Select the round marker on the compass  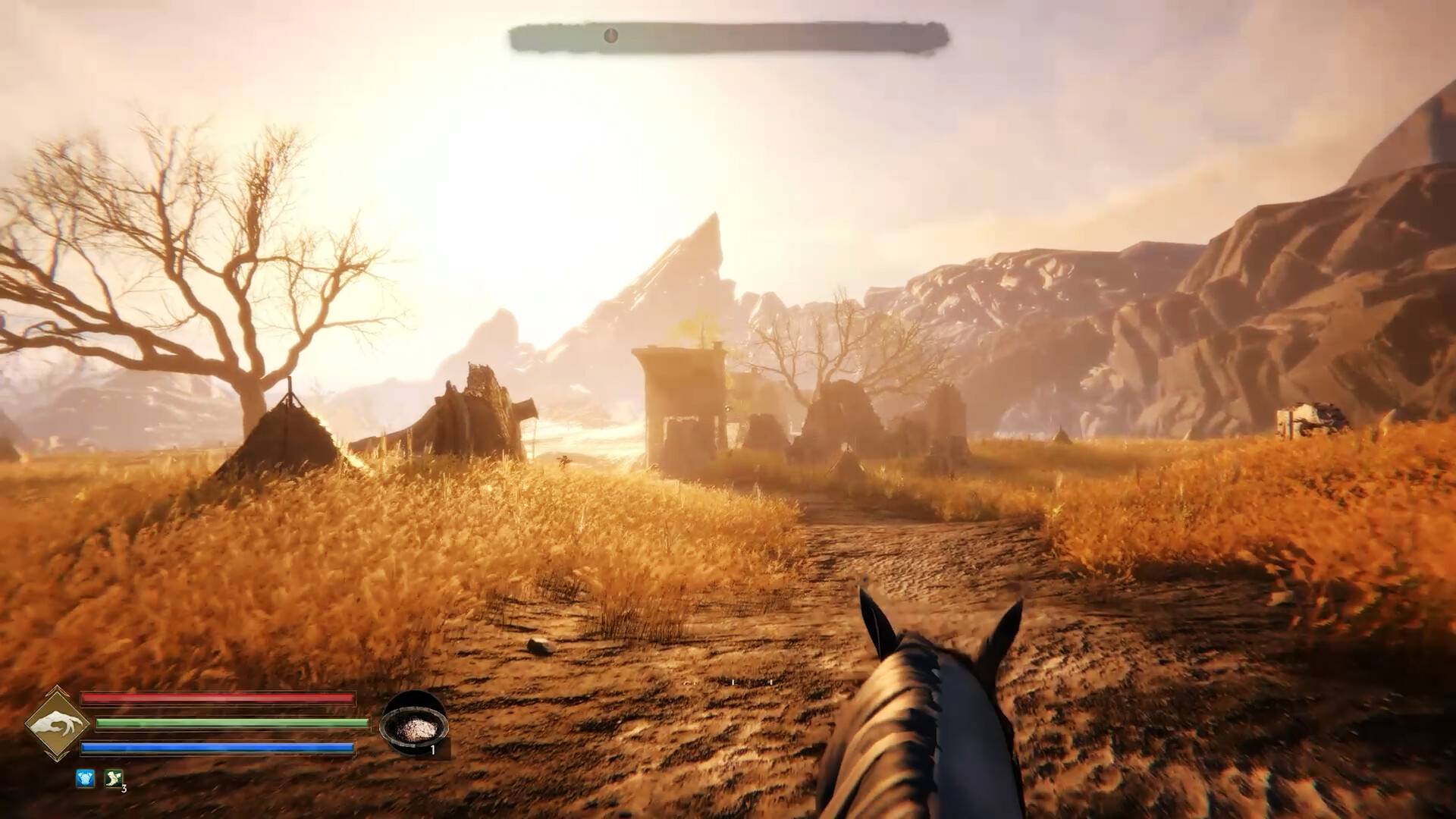tap(610, 35)
